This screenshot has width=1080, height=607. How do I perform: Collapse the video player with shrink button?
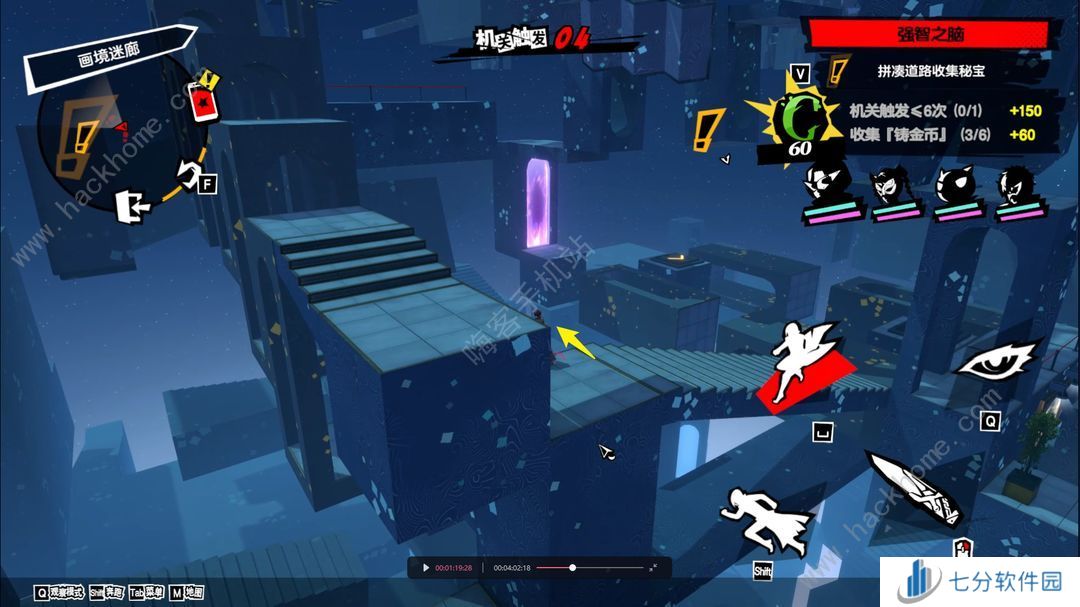pyautogui.click(x=653, y=568)
